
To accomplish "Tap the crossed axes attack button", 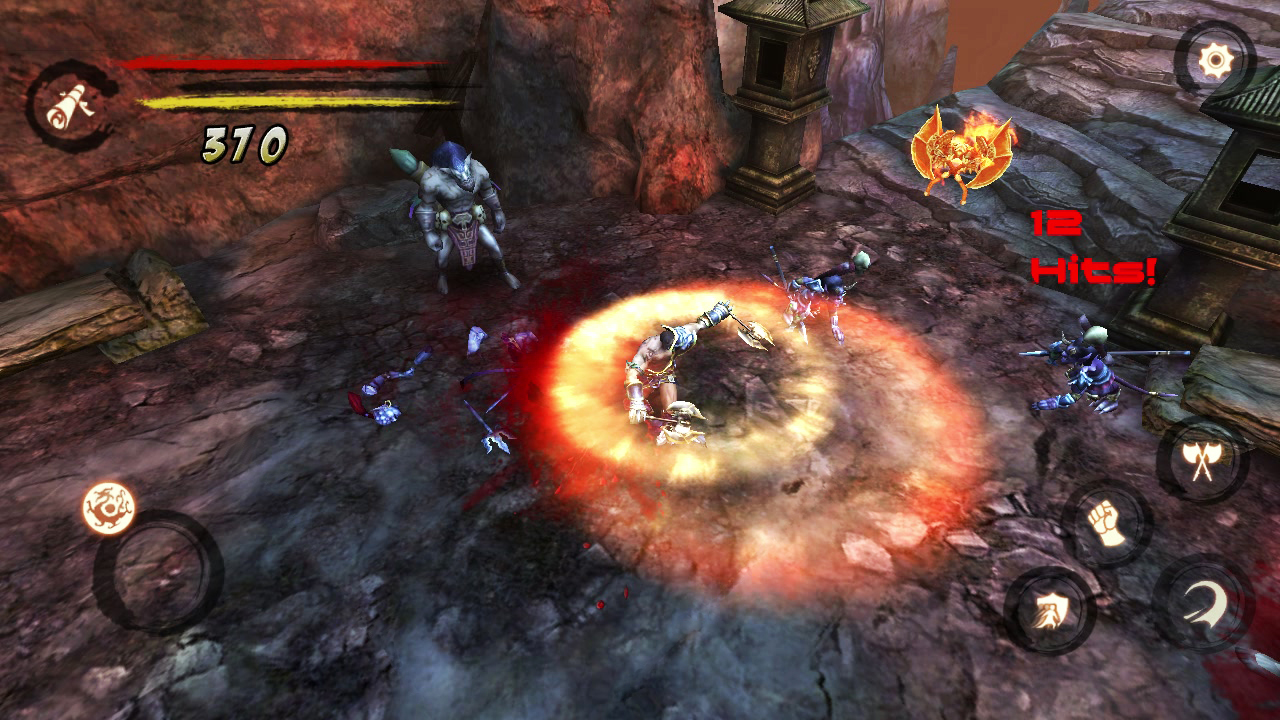I will coord(1201,461).
